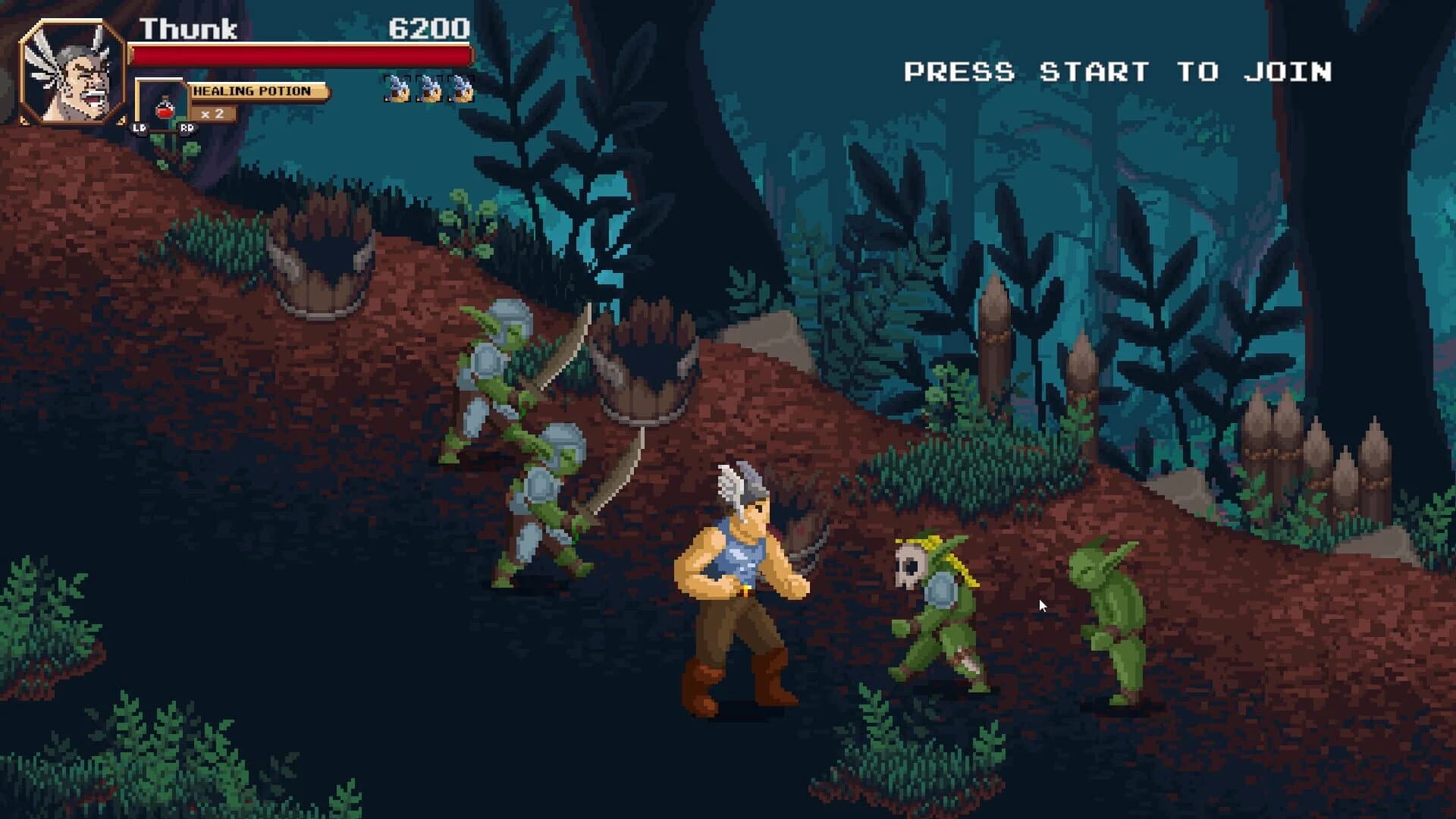Click Thunk's red health bar
This screenshot has width=1456, height=819.
point(300,53)
